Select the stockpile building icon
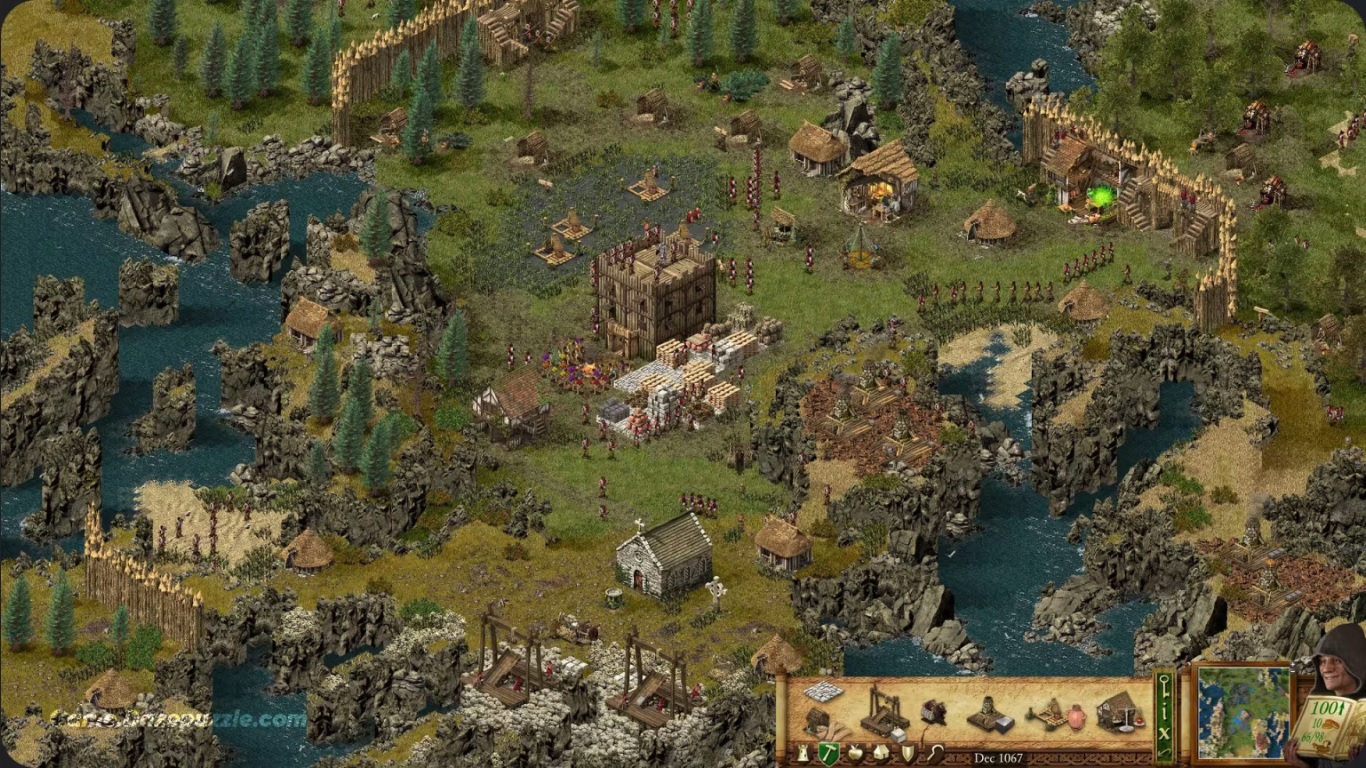The image size is (1366, 768). click(x=823, y=692)
